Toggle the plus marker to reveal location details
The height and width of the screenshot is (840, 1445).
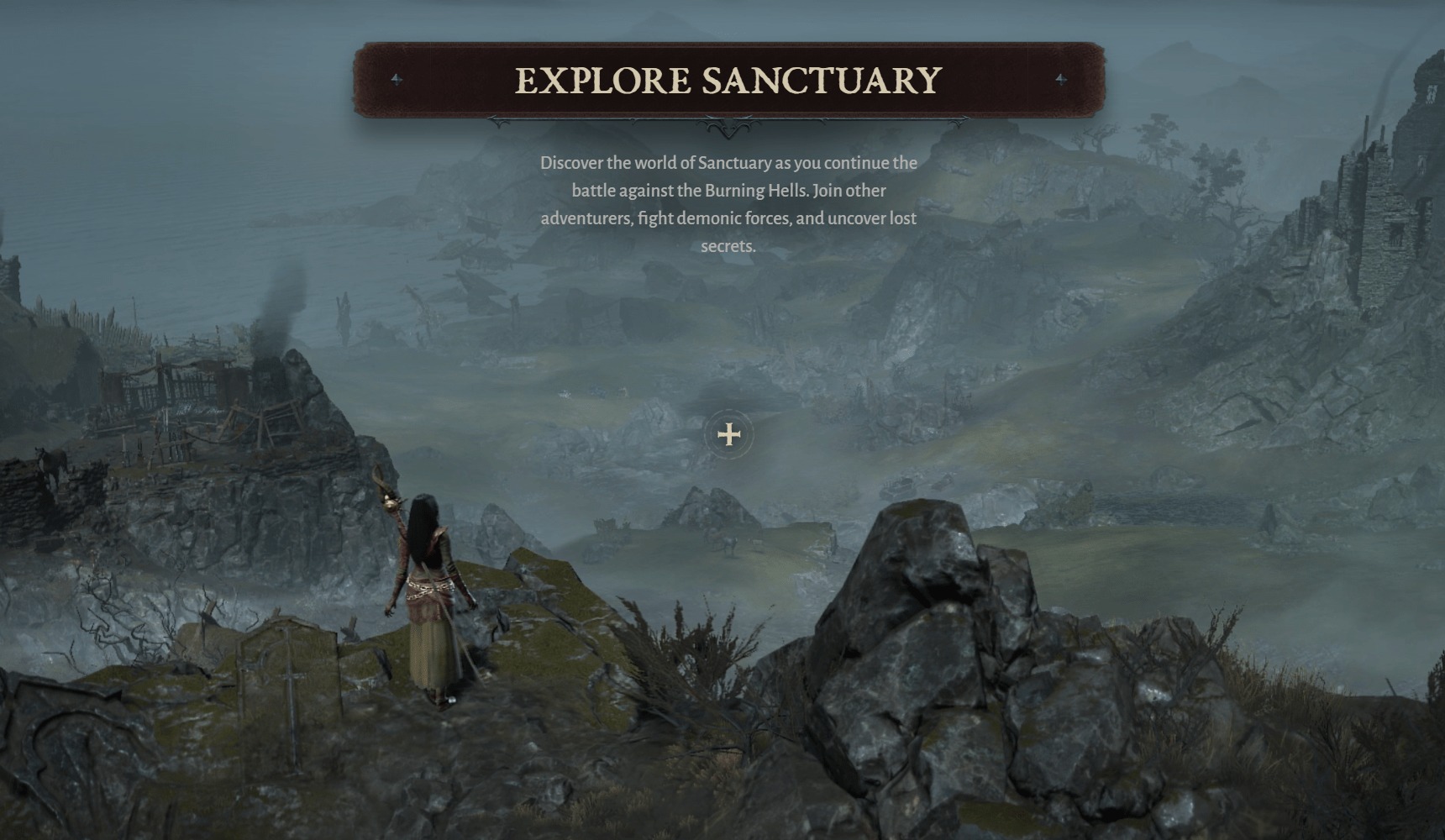pos(728,433)
